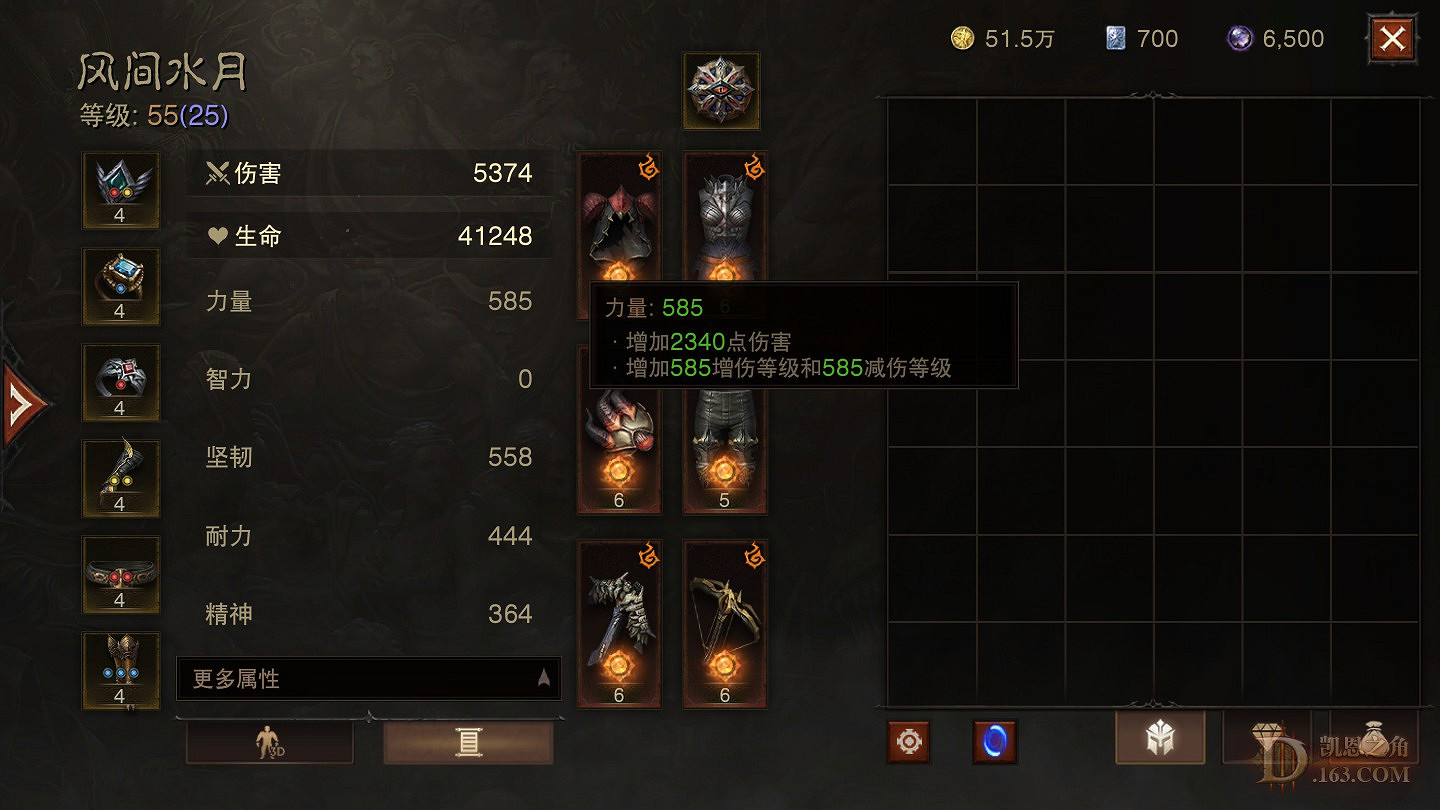This screenshot has height=810, width=1440.
Task: Open the clan emblem above the paper doll
Action: point(722,90)
